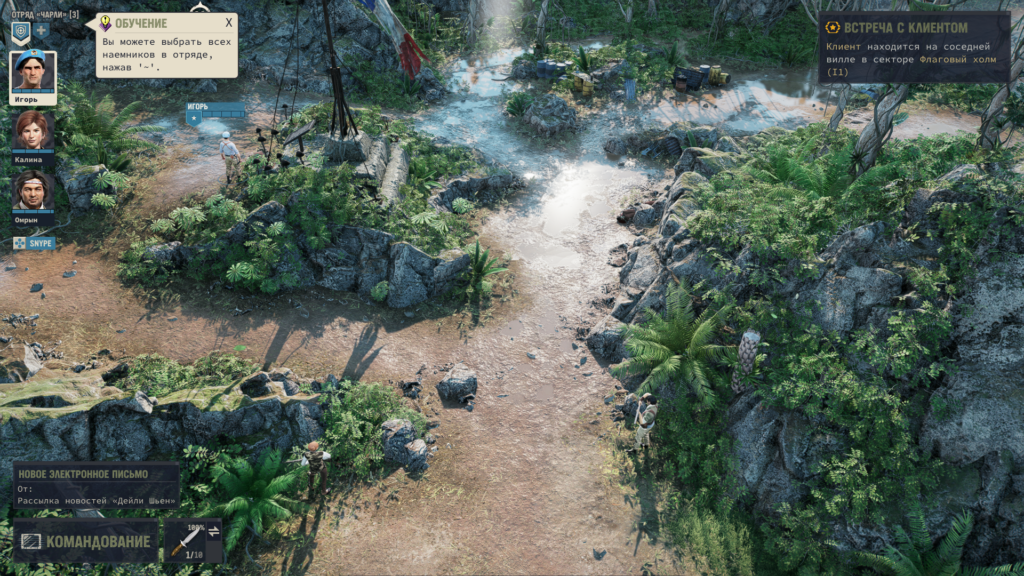The width and height of the screenshot is (1024, 576).
Task: Close the Обучение tutorial tooltip
Action: 228,23
